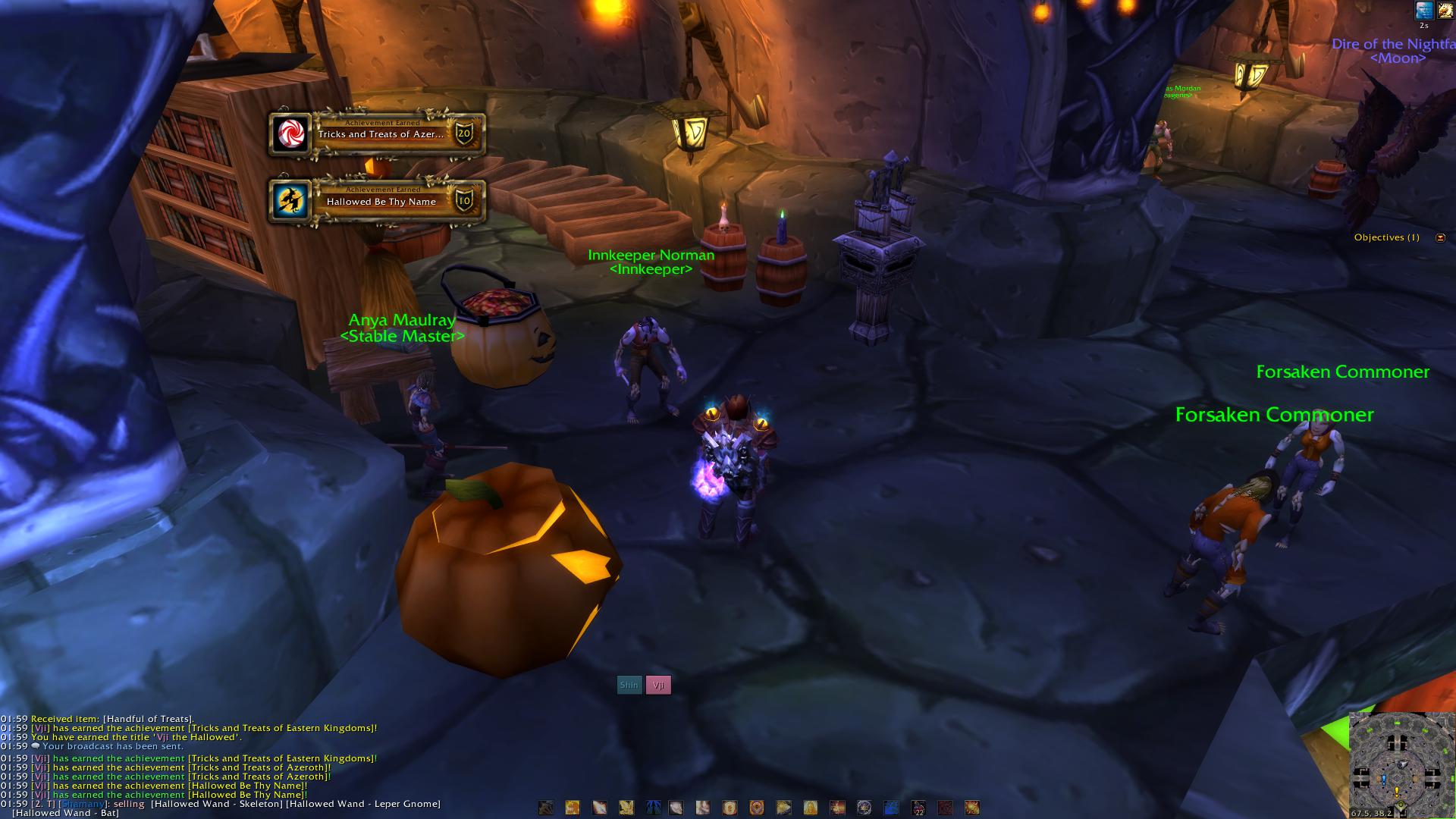Toggle the Objectives minimize button
Image resolution: width=1456 pixels, height=819 pixels.
(1440, 237)
